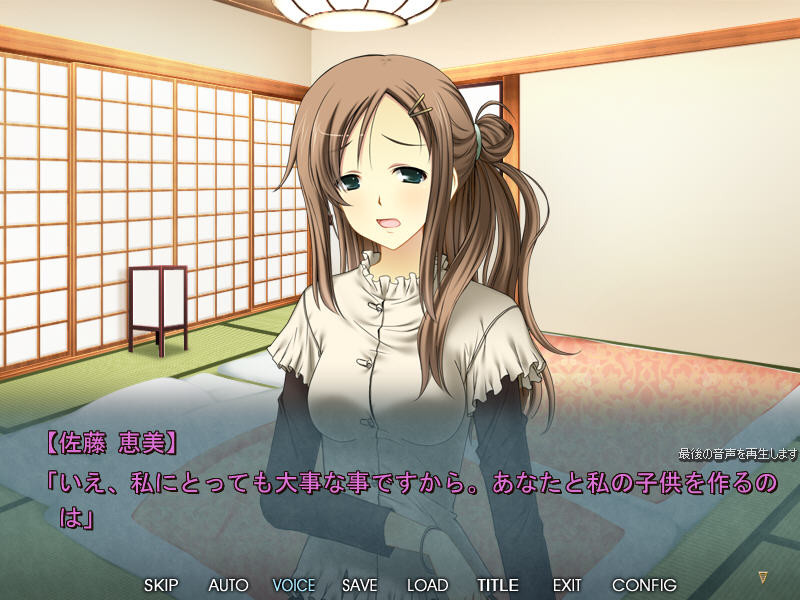800x600 pixels.
Task: Open the LOAD menu
Action: click(x=427, y=585)
